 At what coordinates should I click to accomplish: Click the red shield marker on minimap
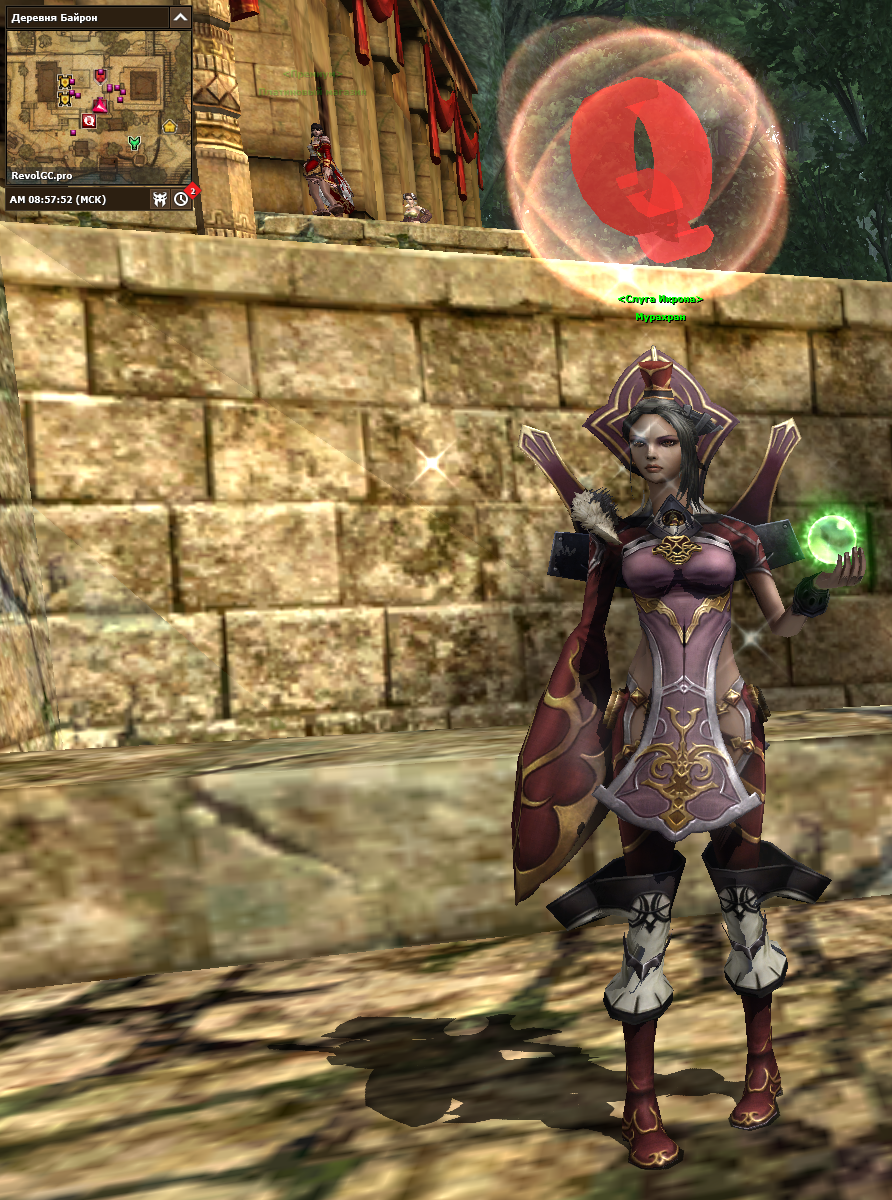click(x=100, y=75)
